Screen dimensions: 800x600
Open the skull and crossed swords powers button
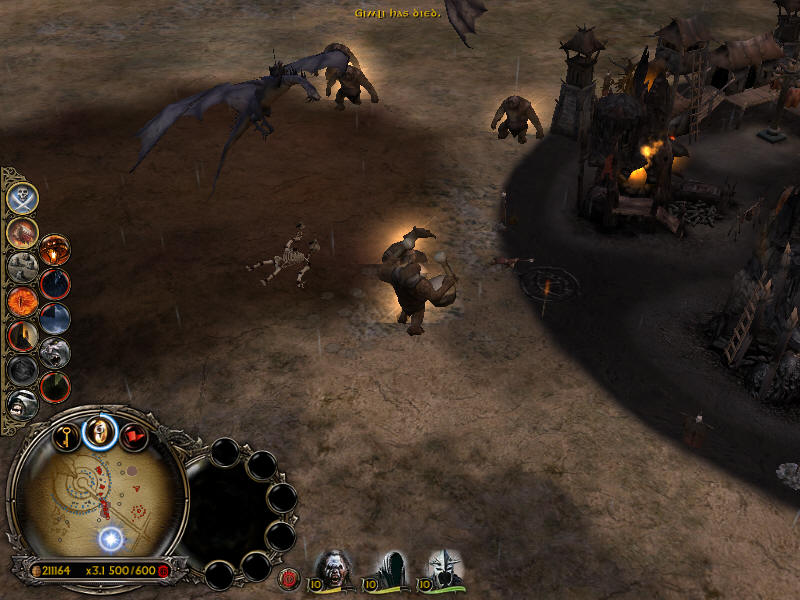pos(22,197)
